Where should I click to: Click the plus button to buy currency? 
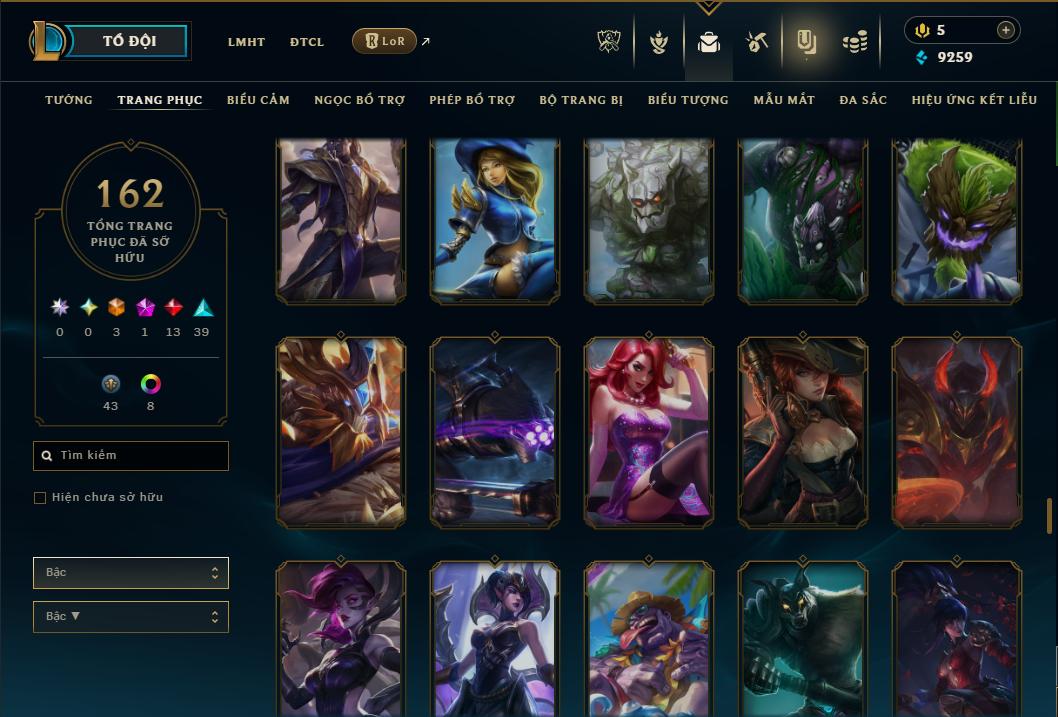[x=1005, y=30]
